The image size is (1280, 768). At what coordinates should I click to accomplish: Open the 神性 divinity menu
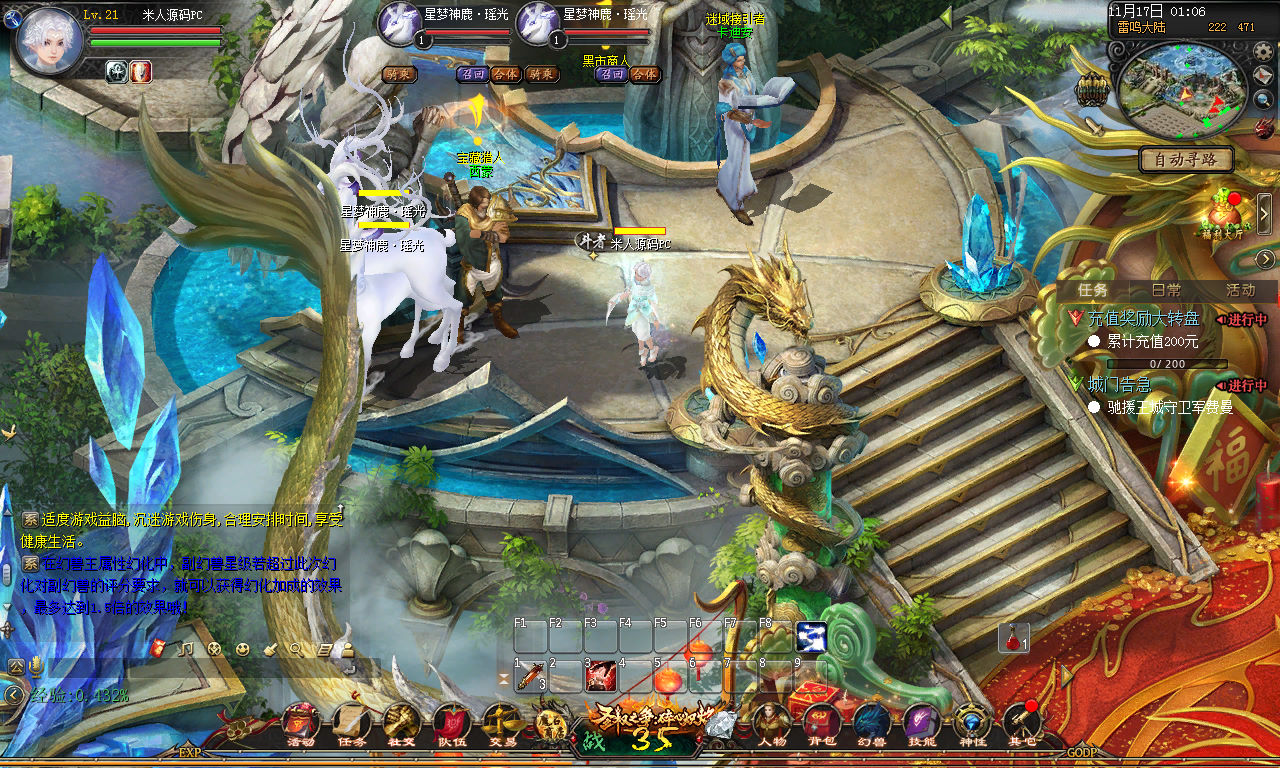coord(971,722)
